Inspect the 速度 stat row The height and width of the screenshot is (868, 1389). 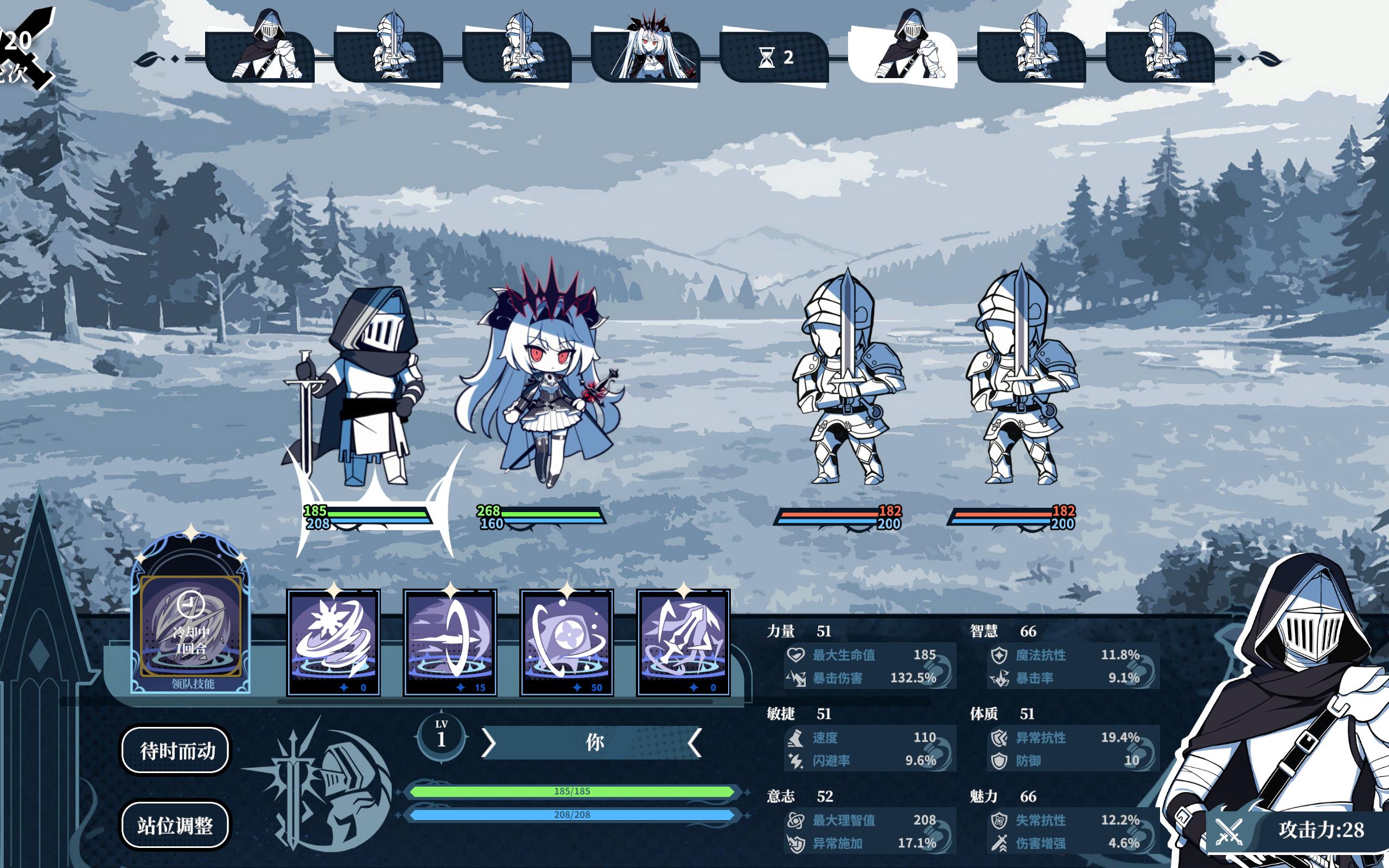(870, 738)
